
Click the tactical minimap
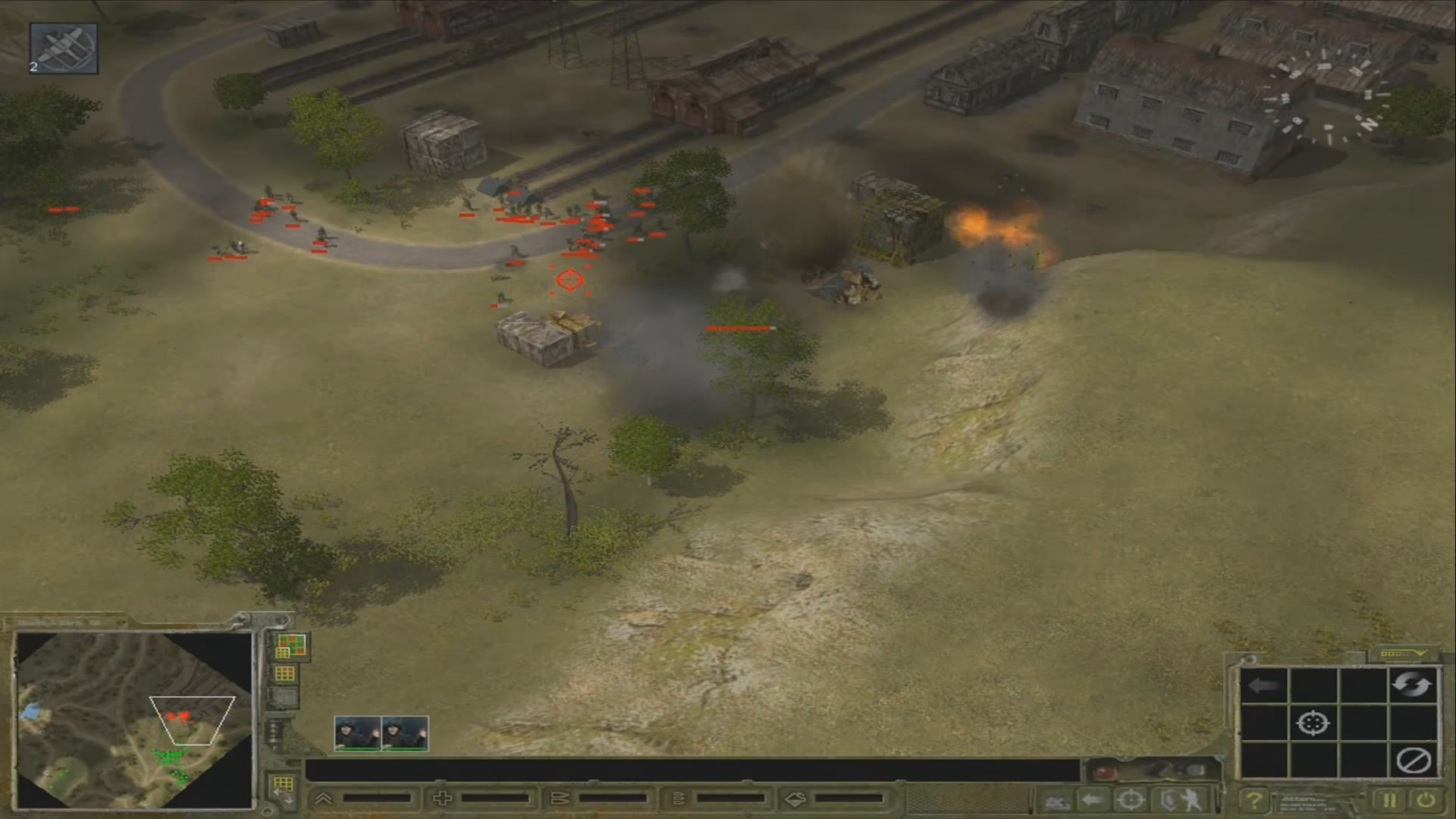tap(135, 720)
